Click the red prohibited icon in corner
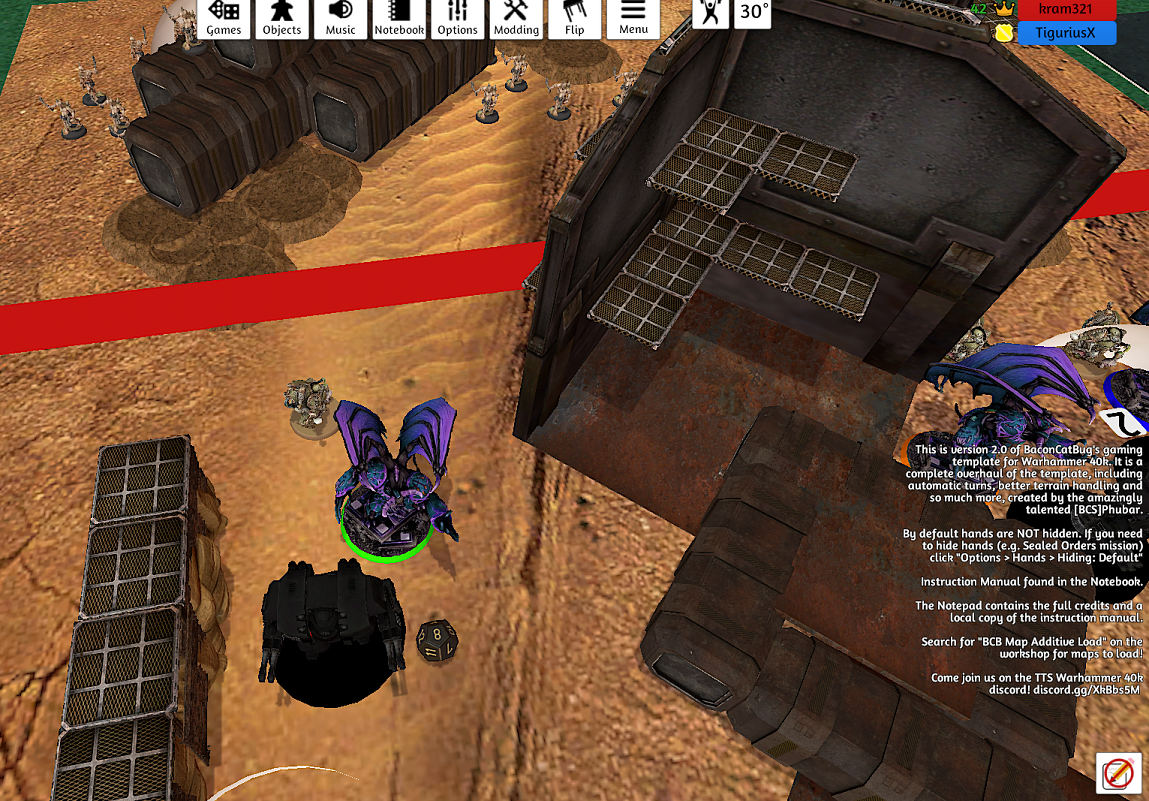This screenshot has height=801, width=1149. pyautogui.click(x=1118, y=773)
